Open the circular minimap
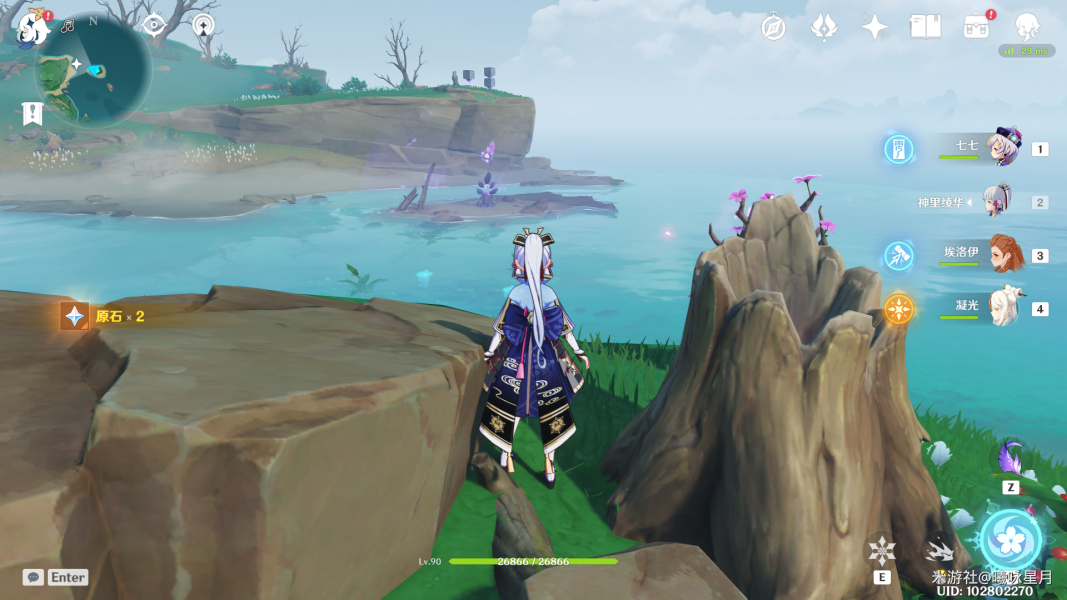 coord(93,68)
